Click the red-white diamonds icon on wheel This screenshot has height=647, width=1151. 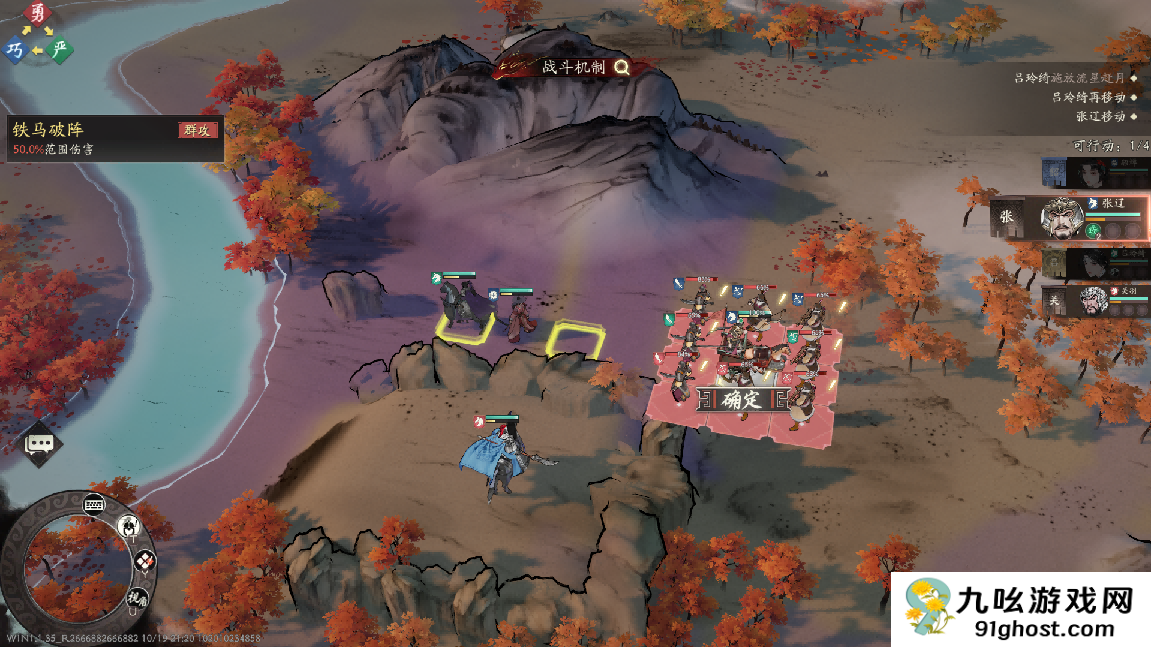[x=144, y=561]
